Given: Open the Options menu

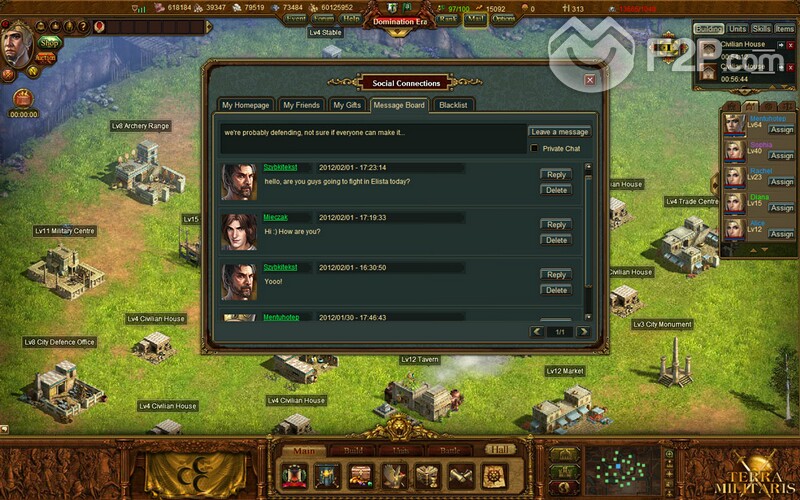Looking at the screenshot, I should pos(504,17).
